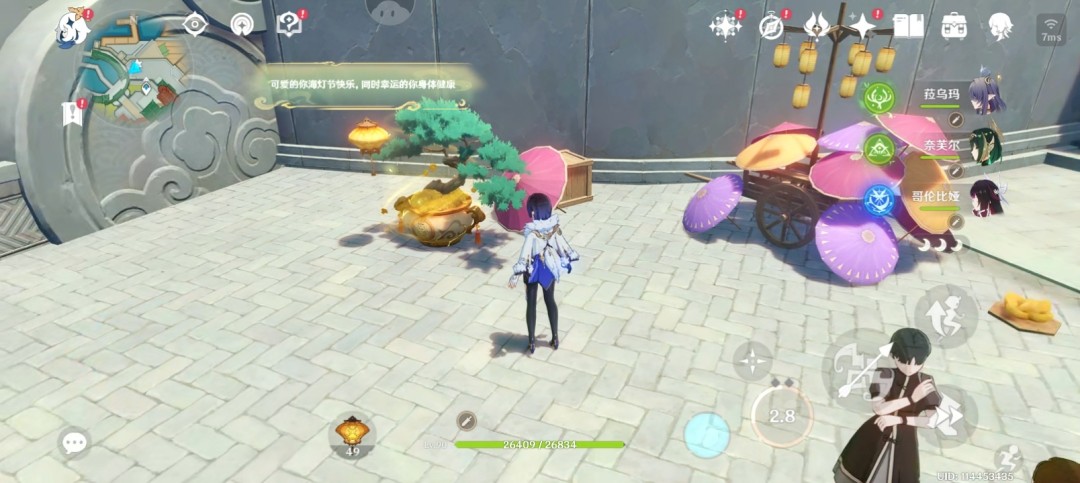Open the Battle Pass winged icon

[x=816, y=26]
